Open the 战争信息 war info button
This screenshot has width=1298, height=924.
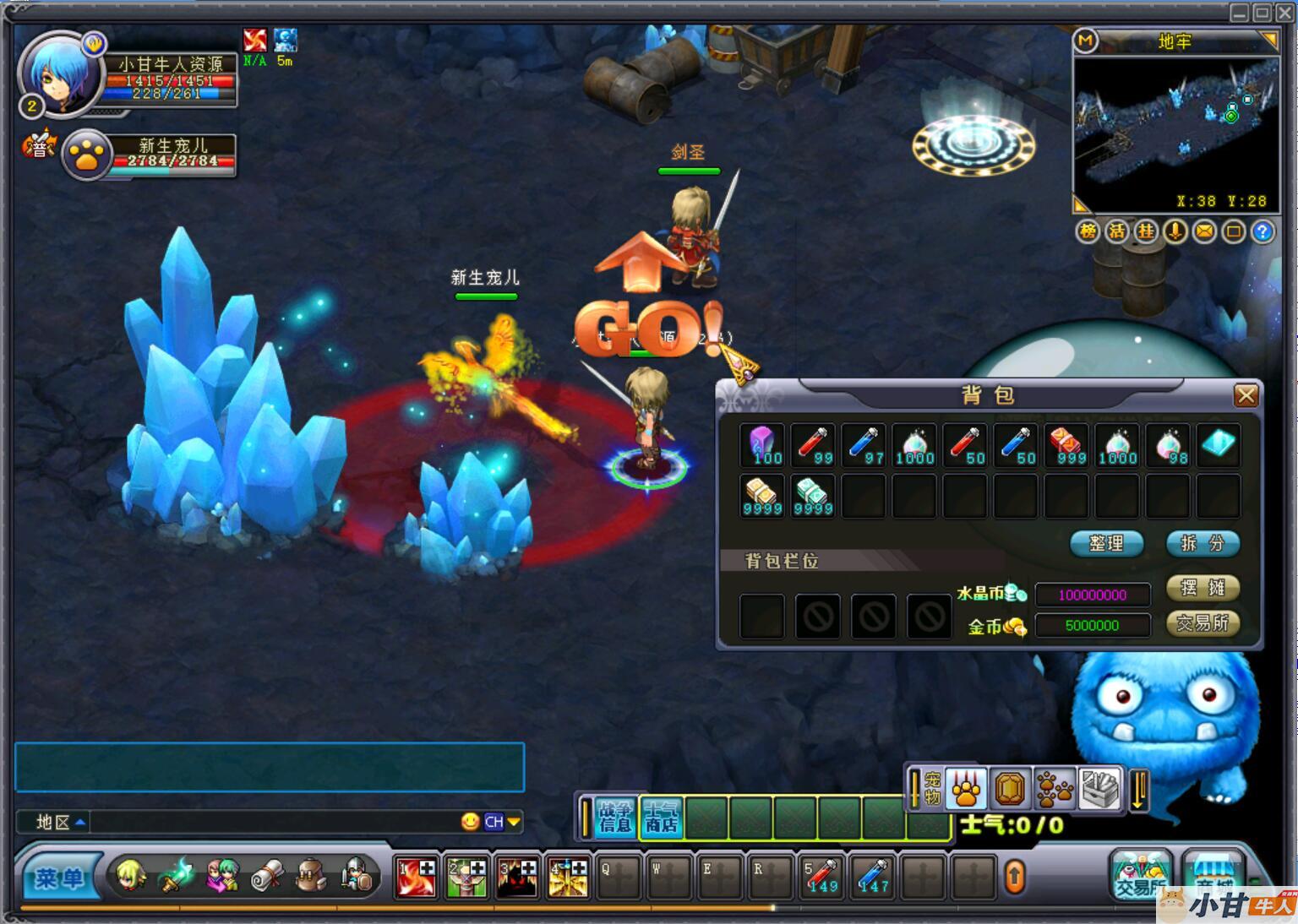[x=615, y=818]
